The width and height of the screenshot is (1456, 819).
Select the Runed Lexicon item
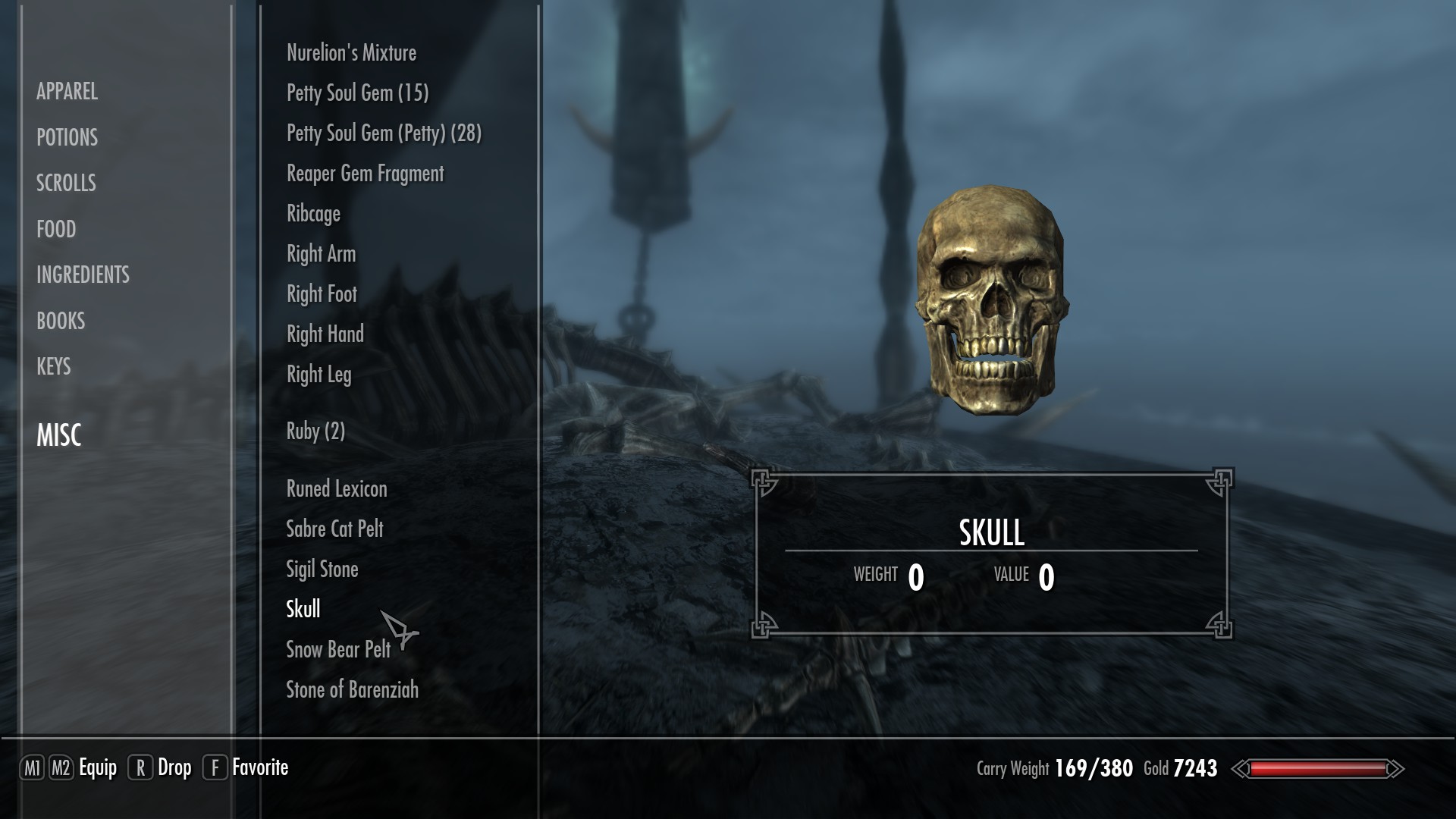point(337,489)
